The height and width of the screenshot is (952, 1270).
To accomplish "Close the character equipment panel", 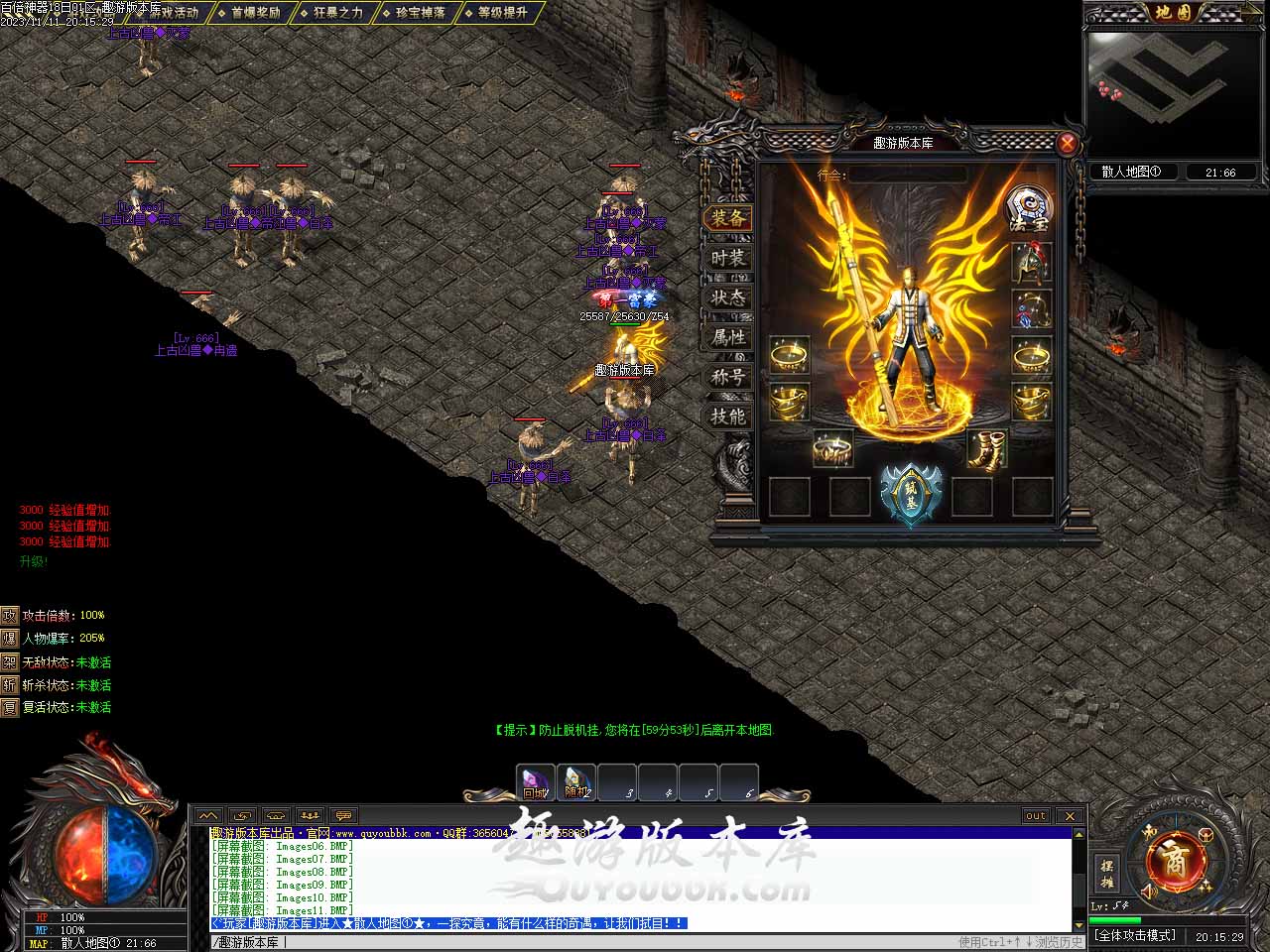I will click(x=1068, y=144).
